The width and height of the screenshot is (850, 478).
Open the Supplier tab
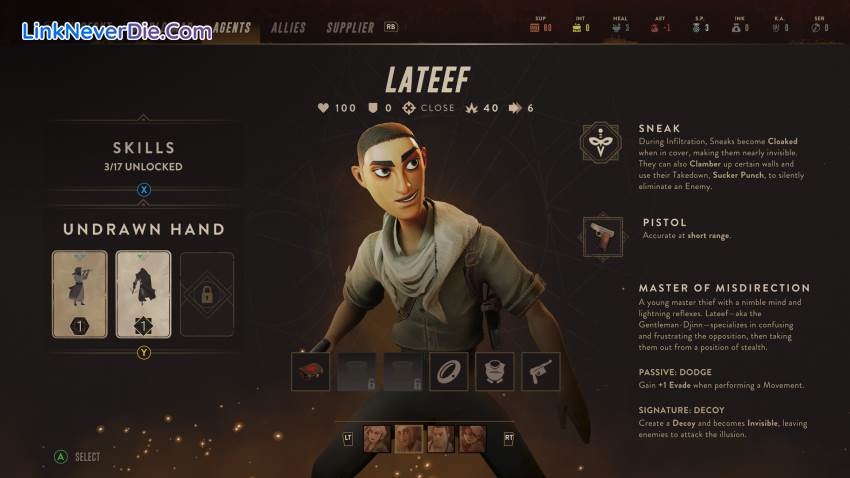pyautogui.click(x=350, y=28)
